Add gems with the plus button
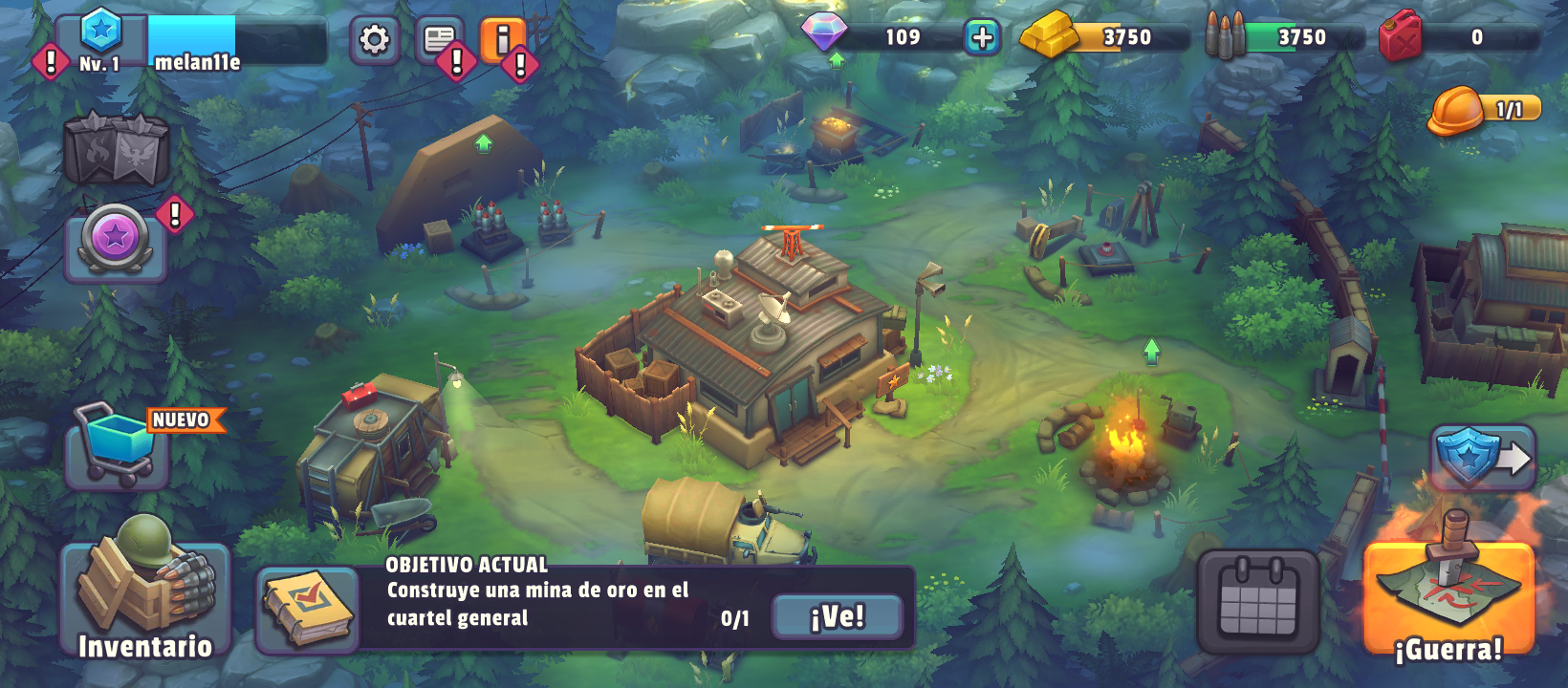The width and height of the screenshot is (1568, 688). tap(982, 37)
